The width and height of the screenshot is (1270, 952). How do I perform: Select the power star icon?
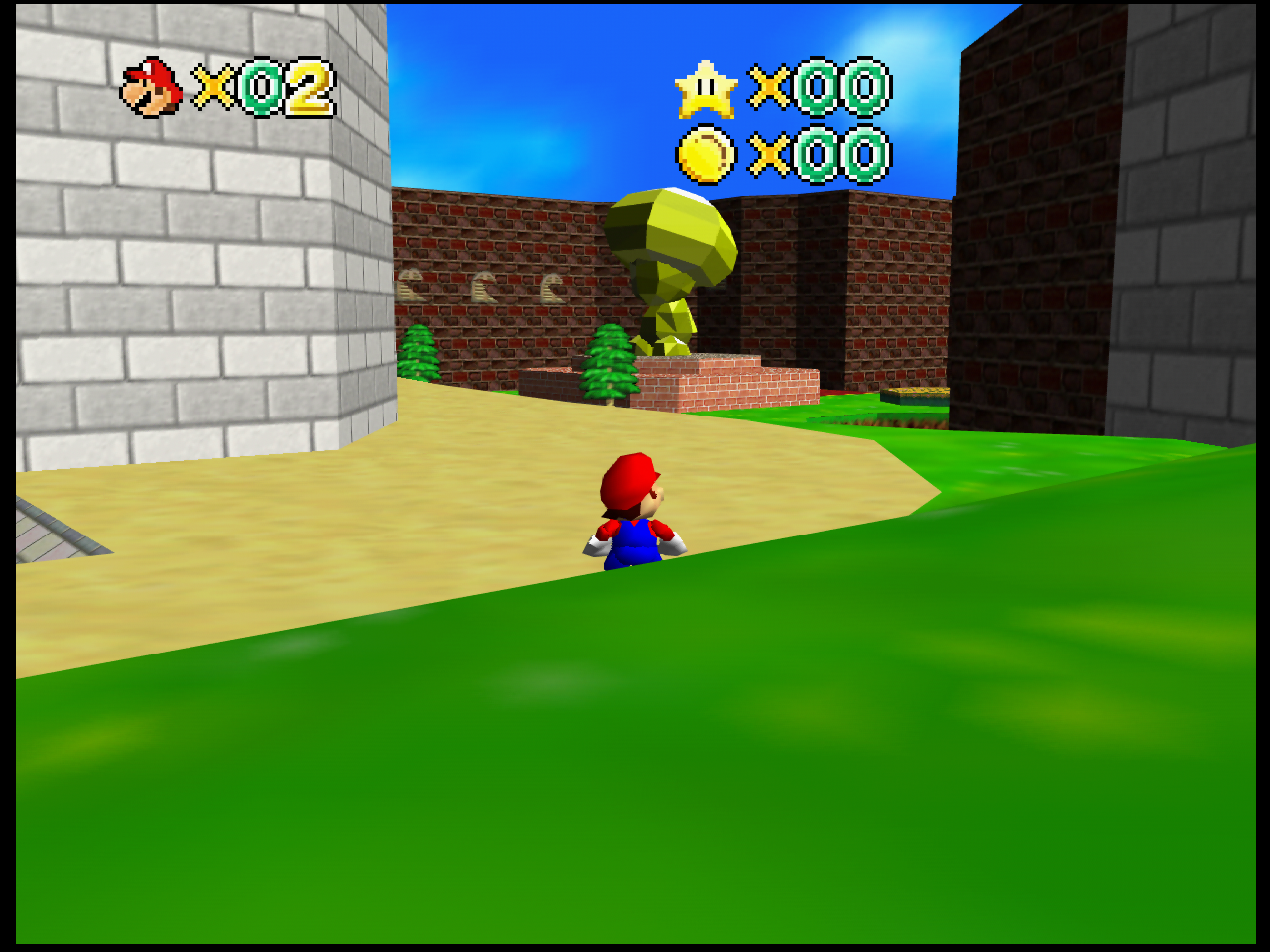pos(705,89)
